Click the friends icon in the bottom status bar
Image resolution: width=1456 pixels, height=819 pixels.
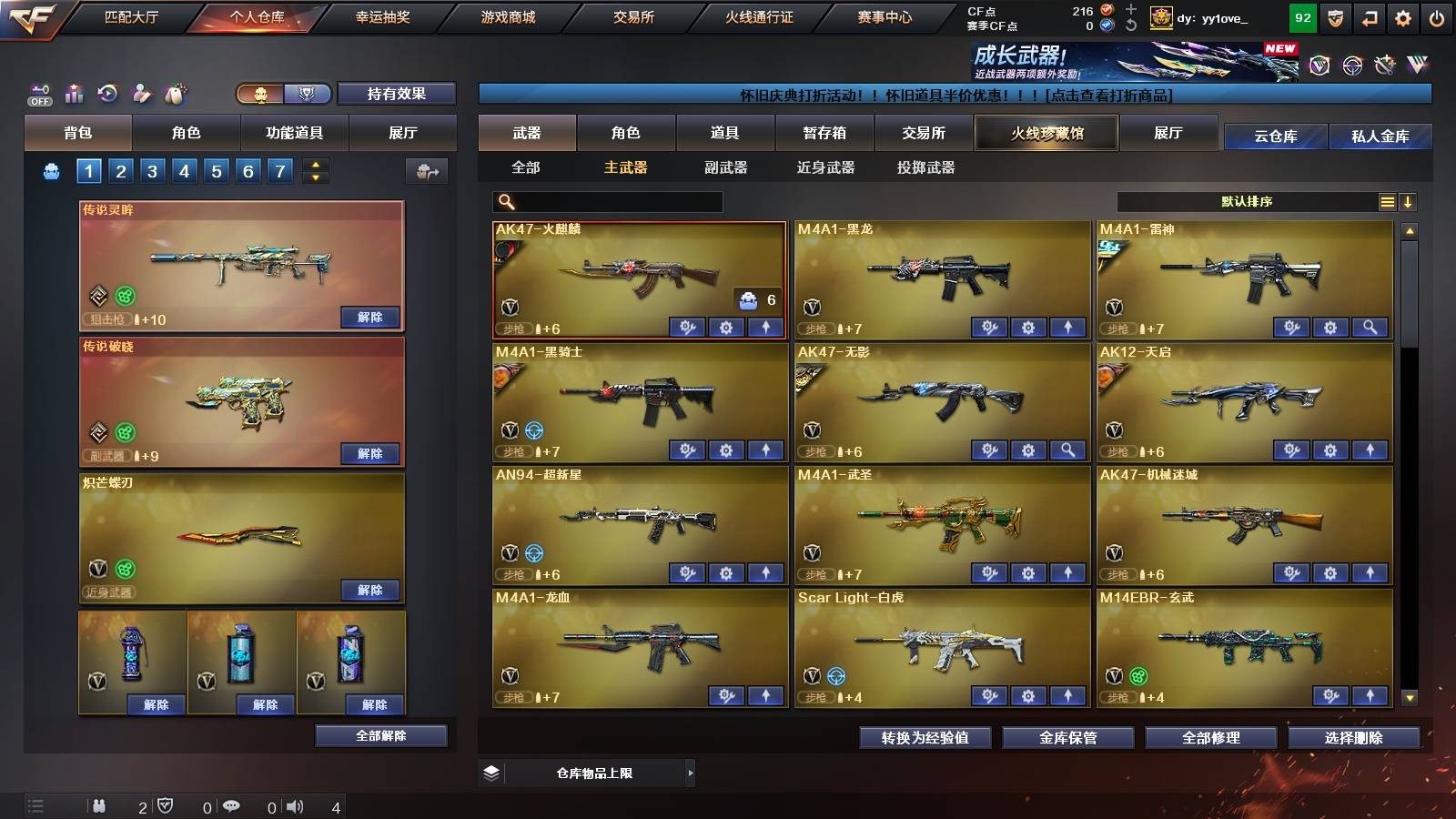[98, 806]
